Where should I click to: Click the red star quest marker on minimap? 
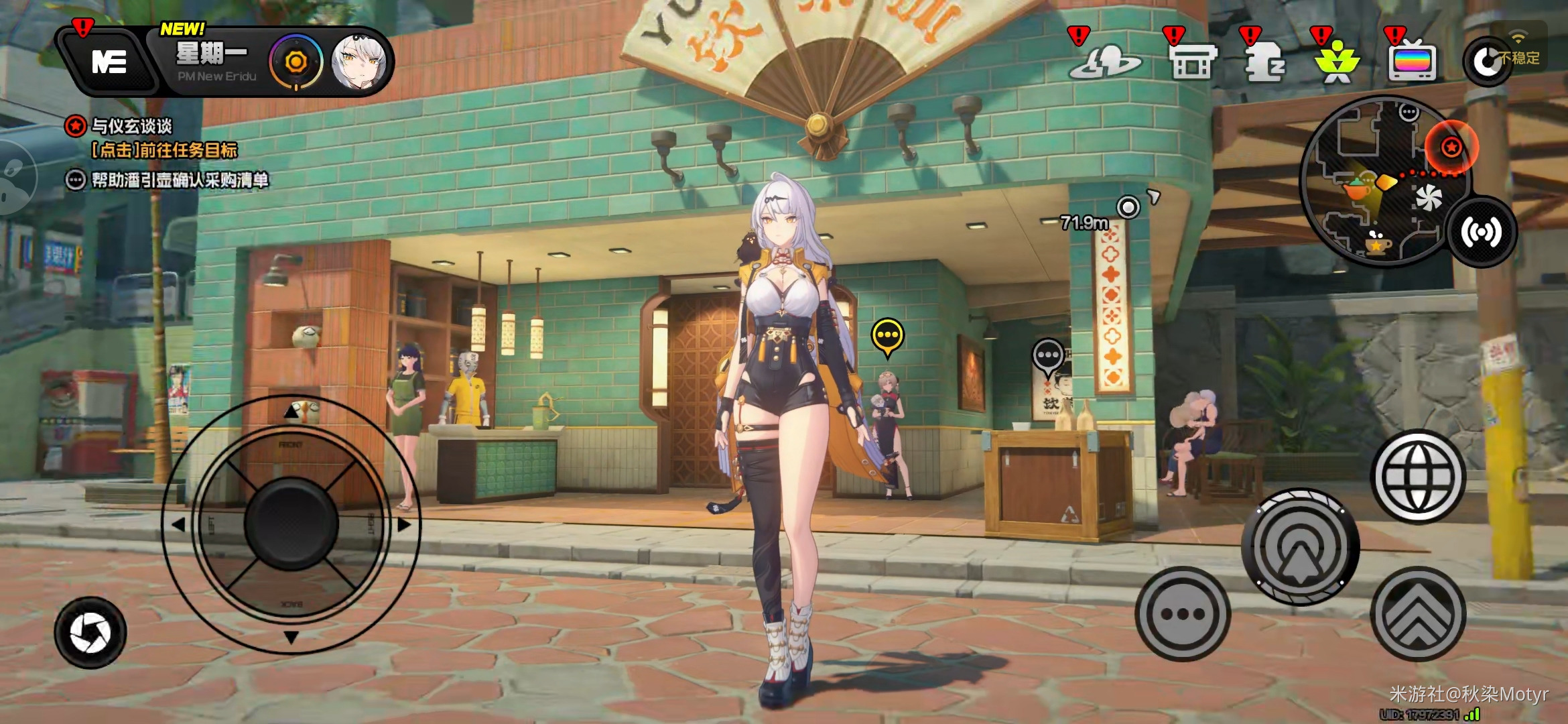(x=1451, y=147)
